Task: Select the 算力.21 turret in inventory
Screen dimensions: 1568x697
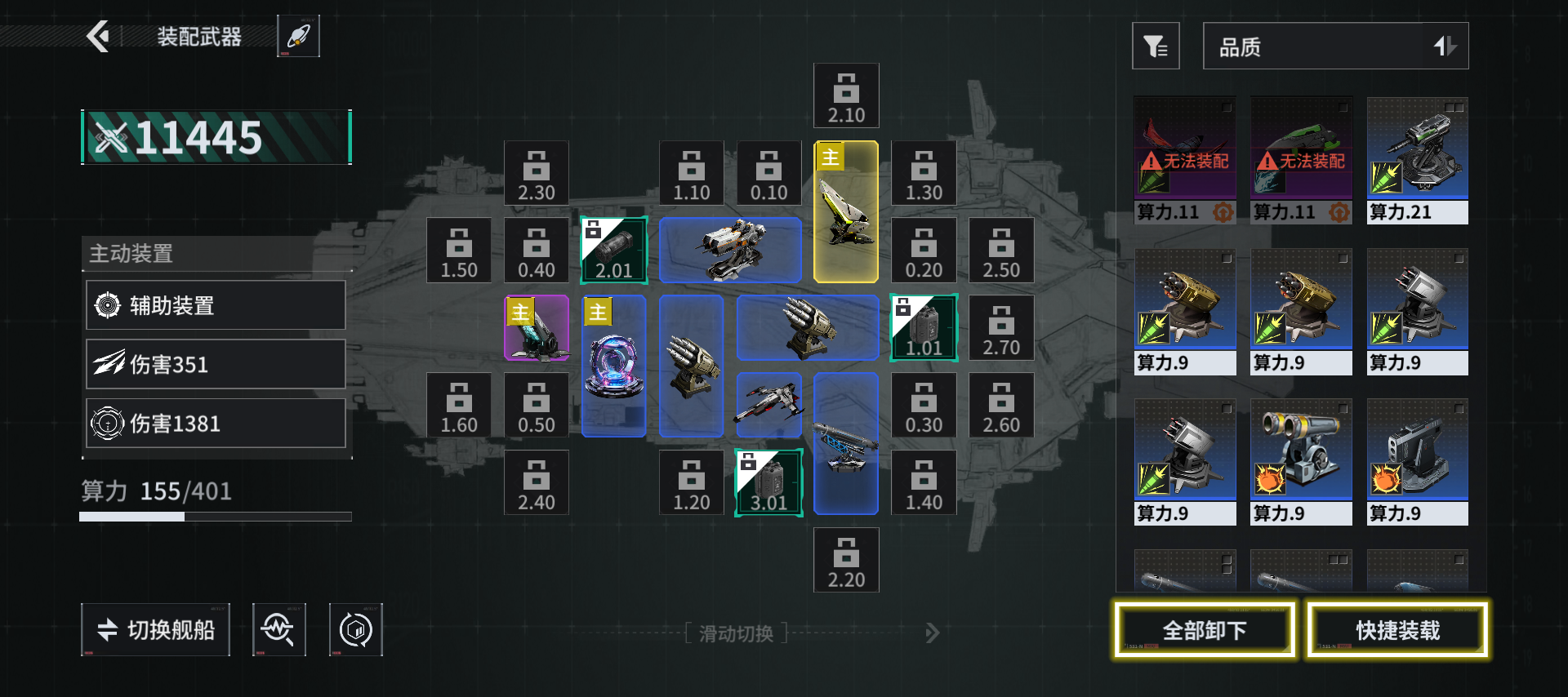Action: tap(1417, 160)
